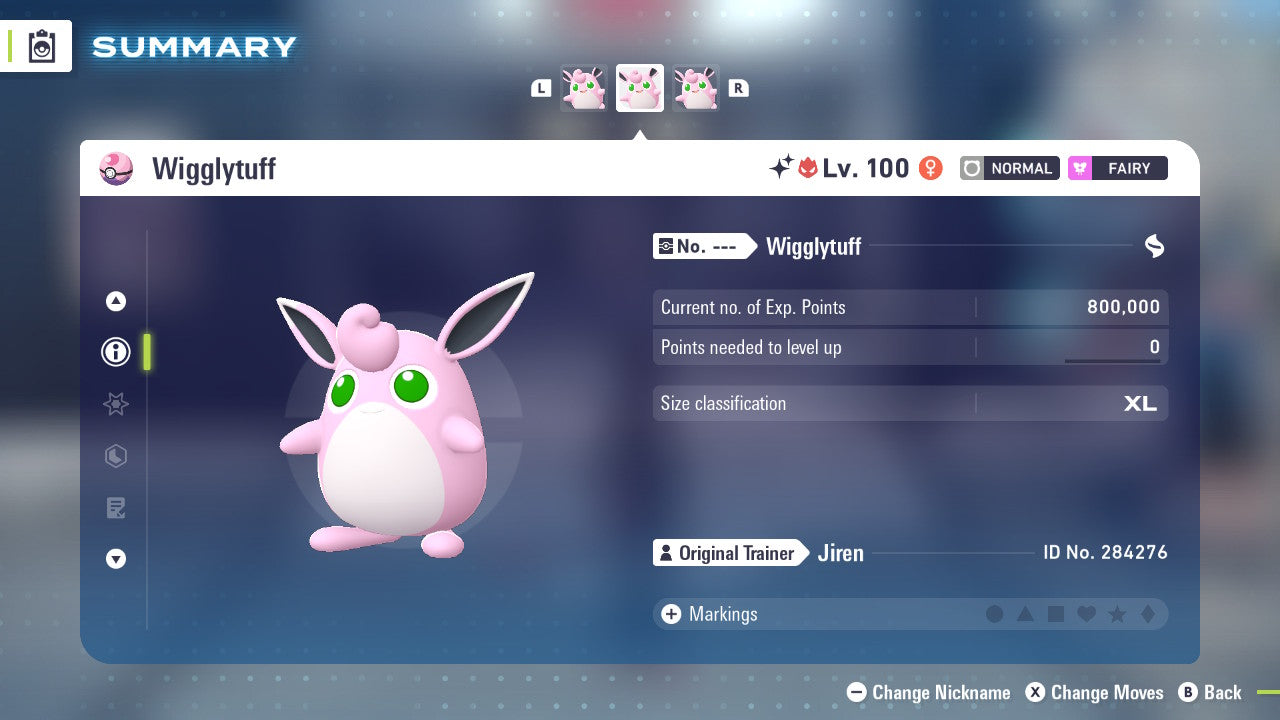
Task: Click the down arrow below the sidebar icons
Action: tap(116, 560)
